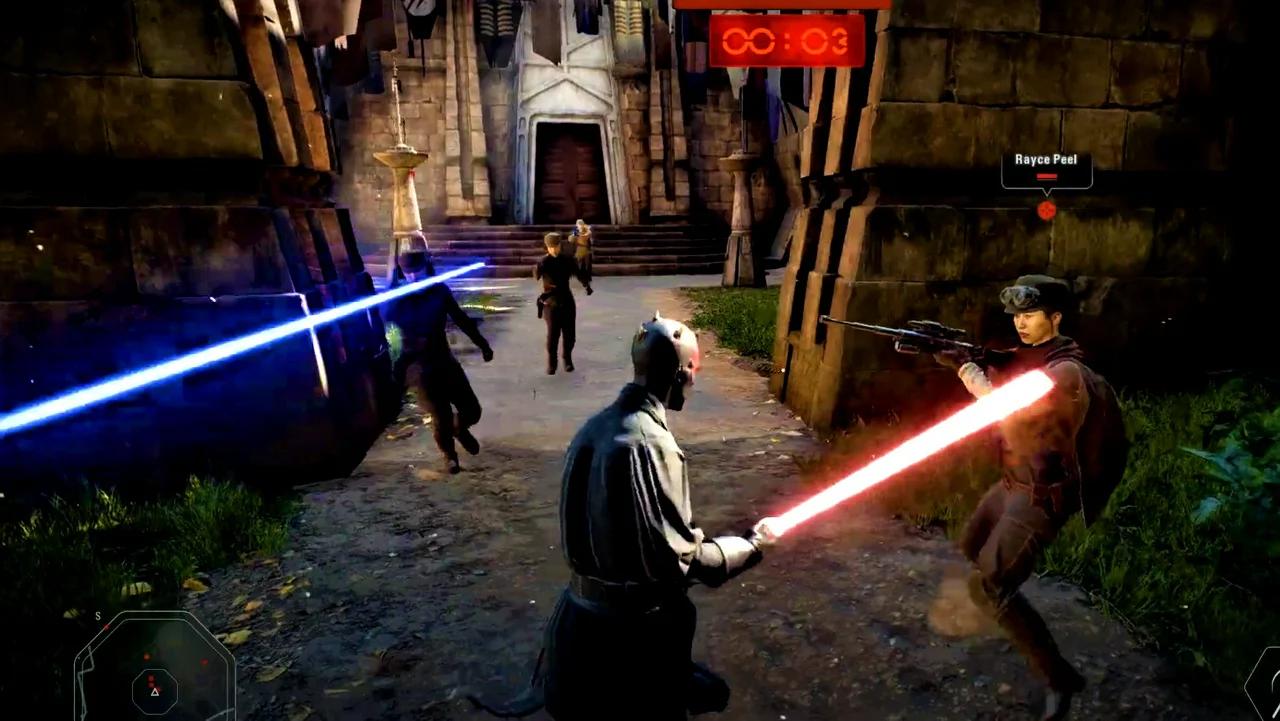Select the white player triangle on the minimap
Viewport: 1280px width, 721px height.
155,692
